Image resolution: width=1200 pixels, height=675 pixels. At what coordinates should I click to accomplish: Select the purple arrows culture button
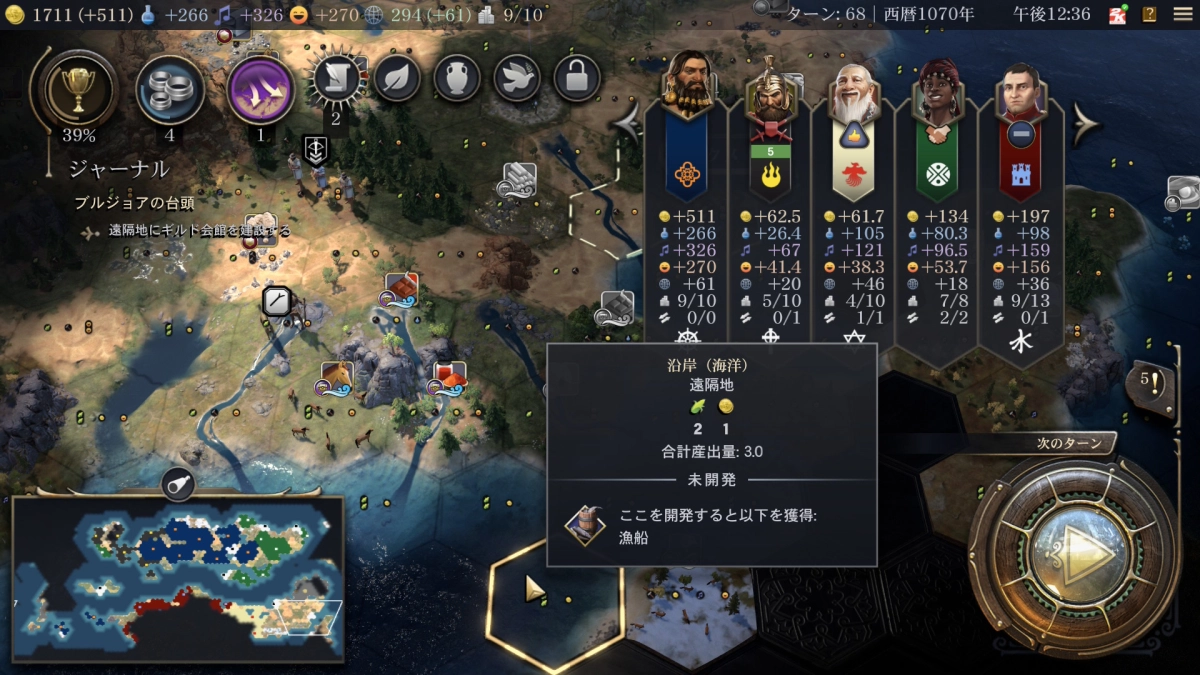click(260, 89)
